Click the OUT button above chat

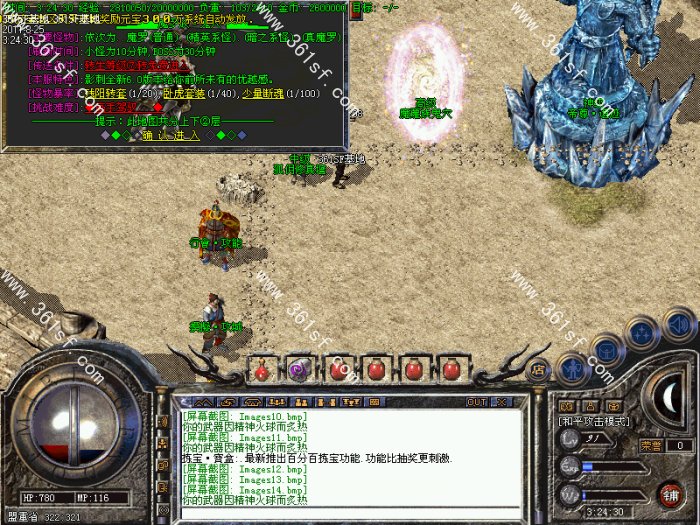[477, 402]
